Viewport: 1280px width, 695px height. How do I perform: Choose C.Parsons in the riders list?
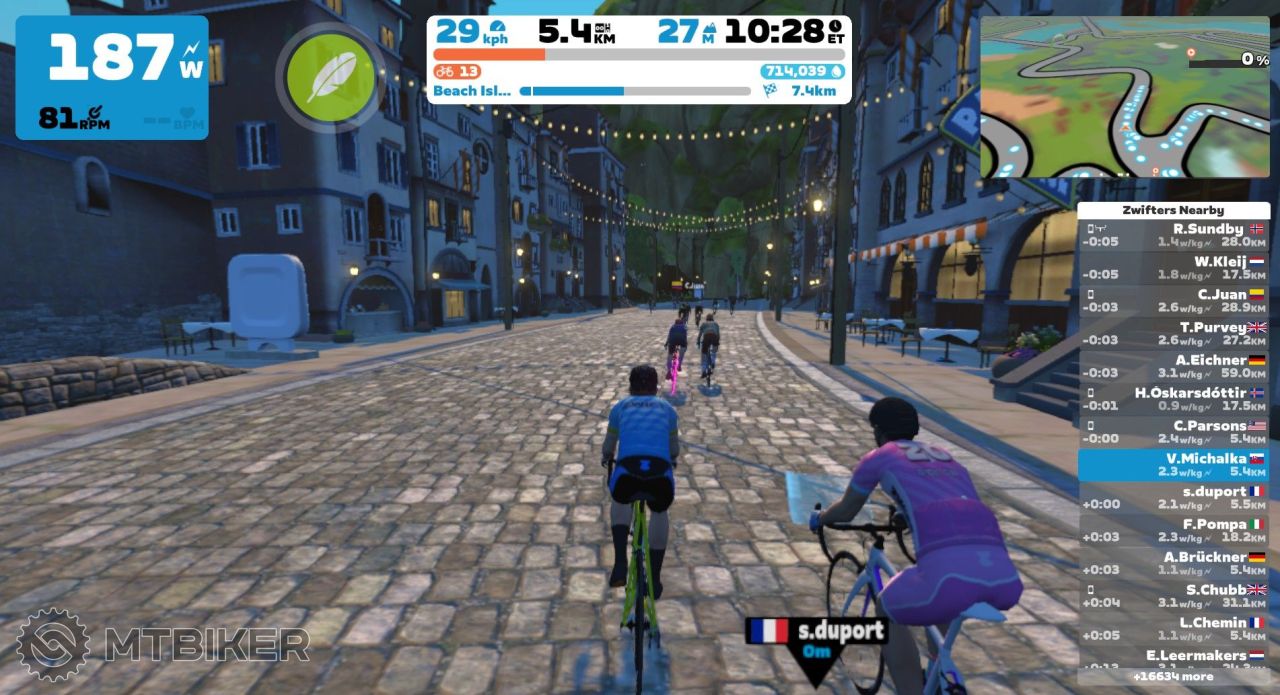(x=1173, y=432)
